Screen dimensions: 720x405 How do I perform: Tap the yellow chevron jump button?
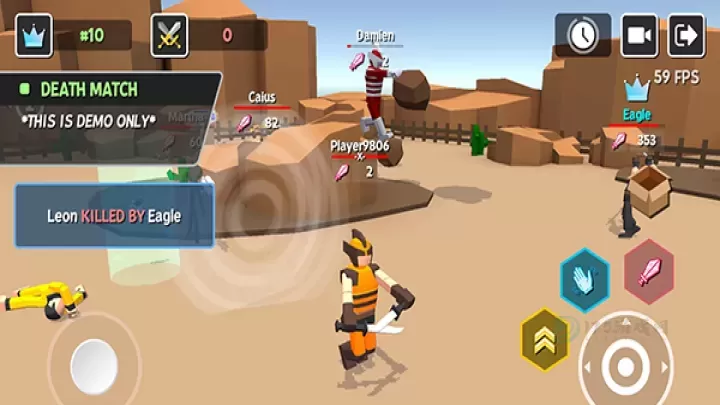click(545, 339)
